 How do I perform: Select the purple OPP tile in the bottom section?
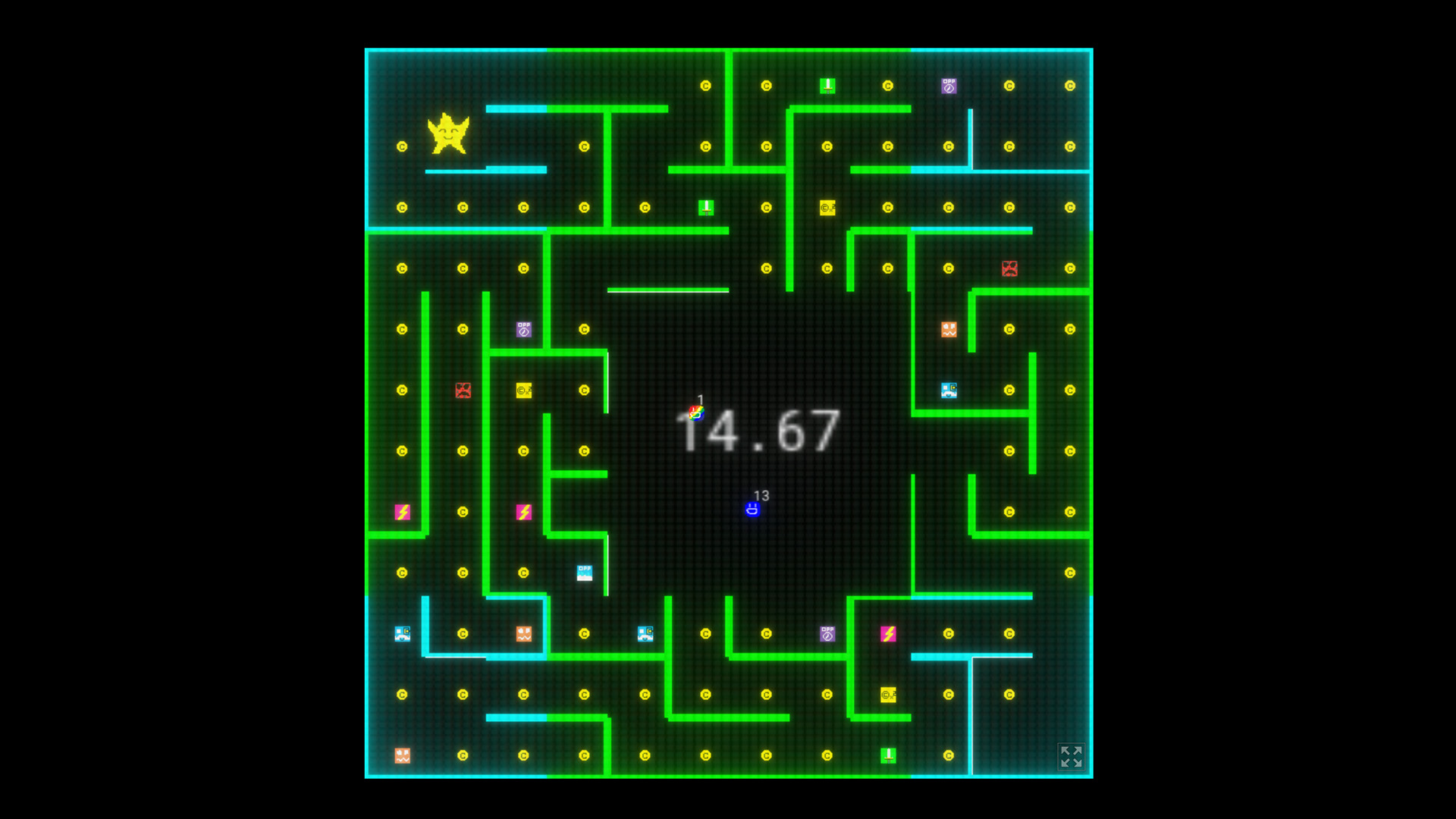tap(827, 635)
